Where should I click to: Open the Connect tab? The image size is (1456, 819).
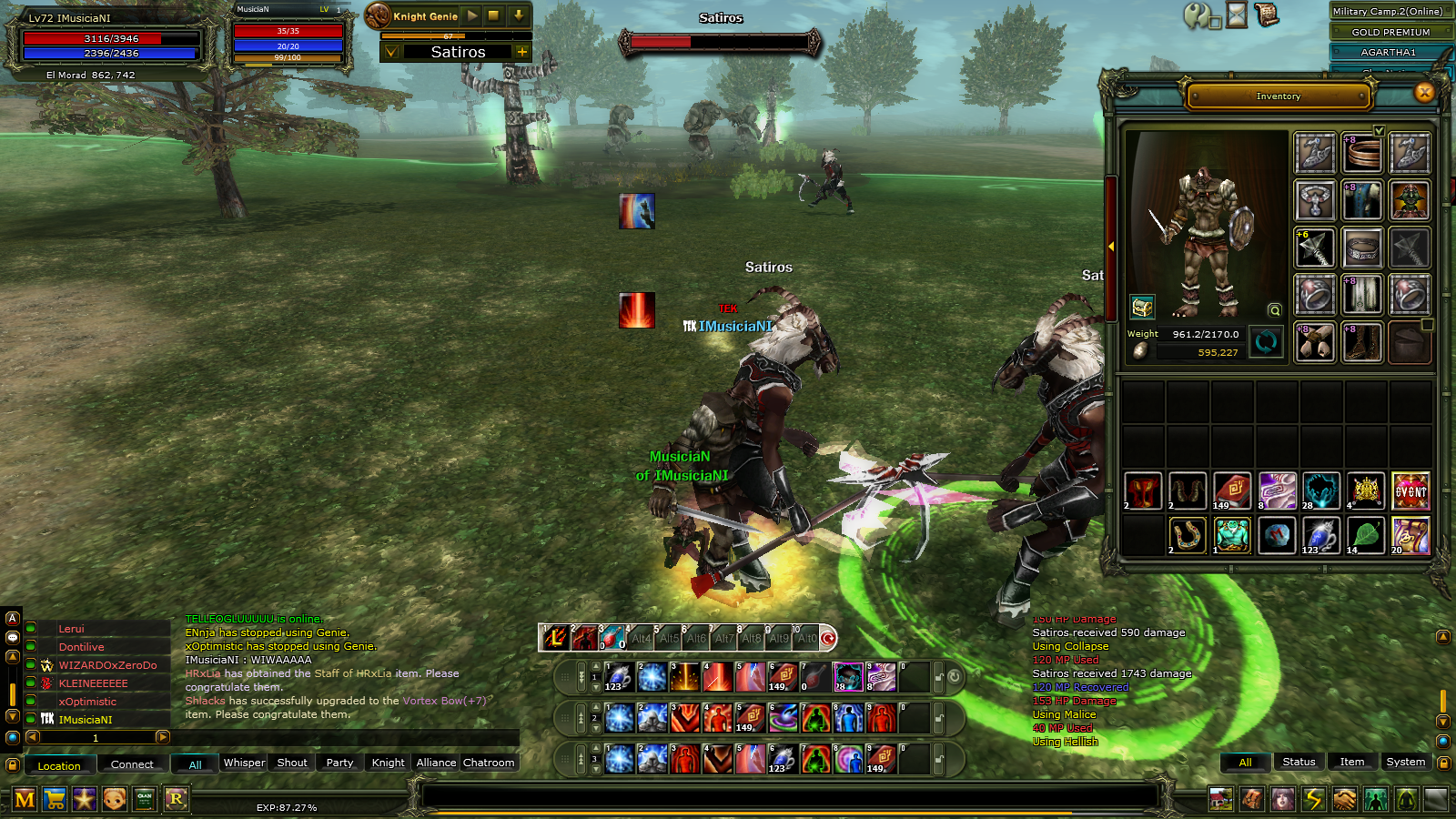click(132, 764)
